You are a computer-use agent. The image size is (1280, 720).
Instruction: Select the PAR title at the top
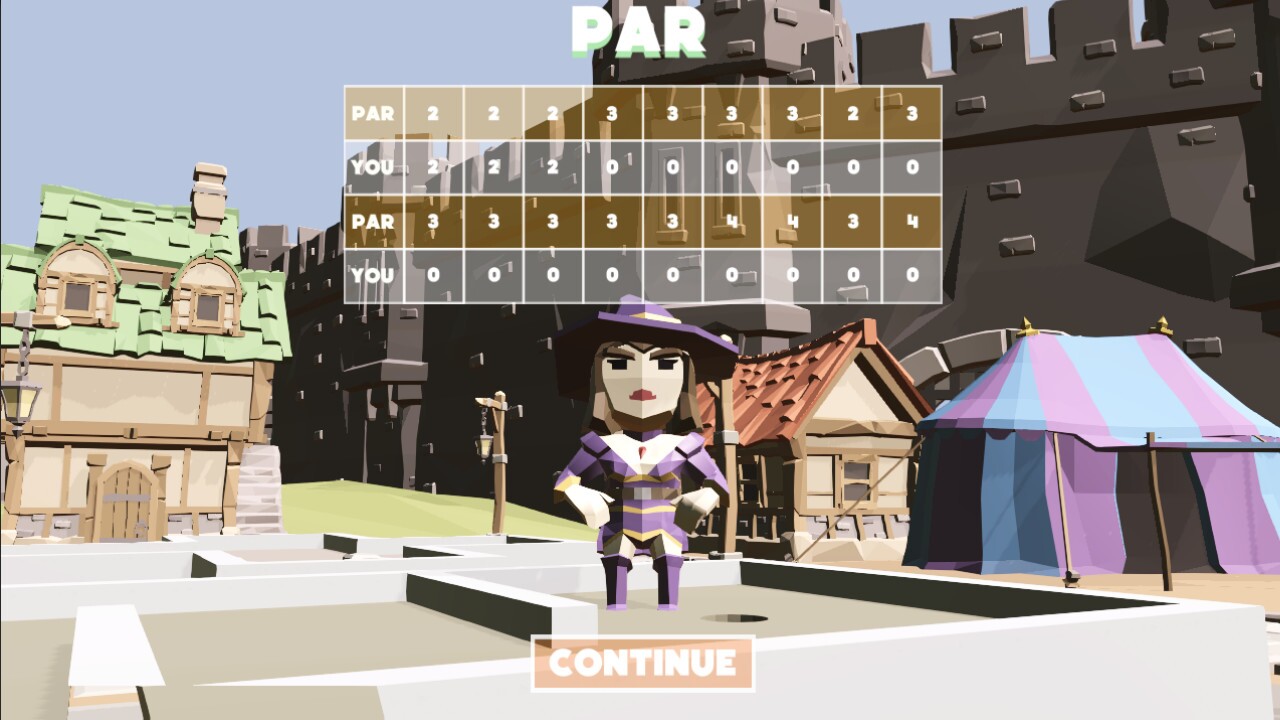pos(640,30)
